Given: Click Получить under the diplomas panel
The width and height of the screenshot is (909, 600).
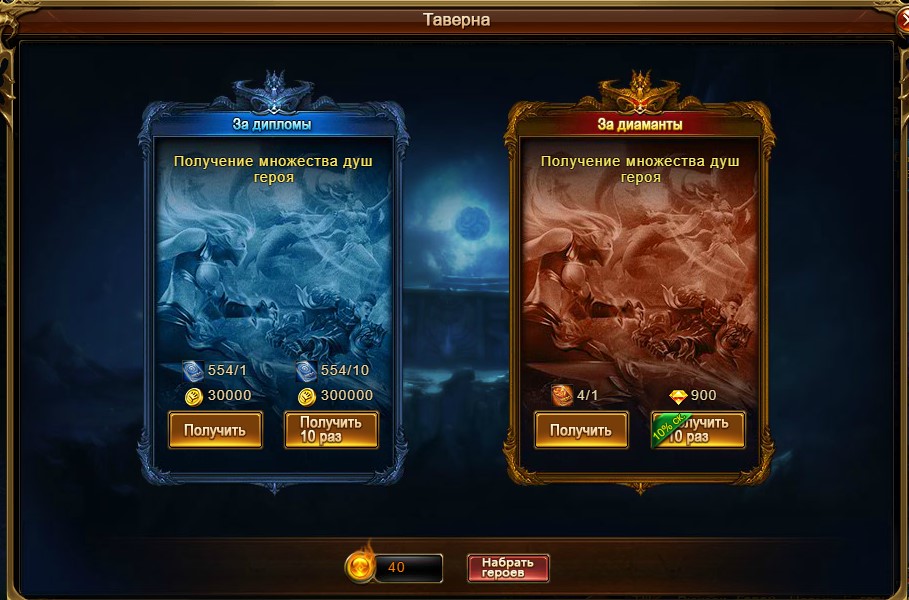Looking at the screenshot, I should point(215,430).
